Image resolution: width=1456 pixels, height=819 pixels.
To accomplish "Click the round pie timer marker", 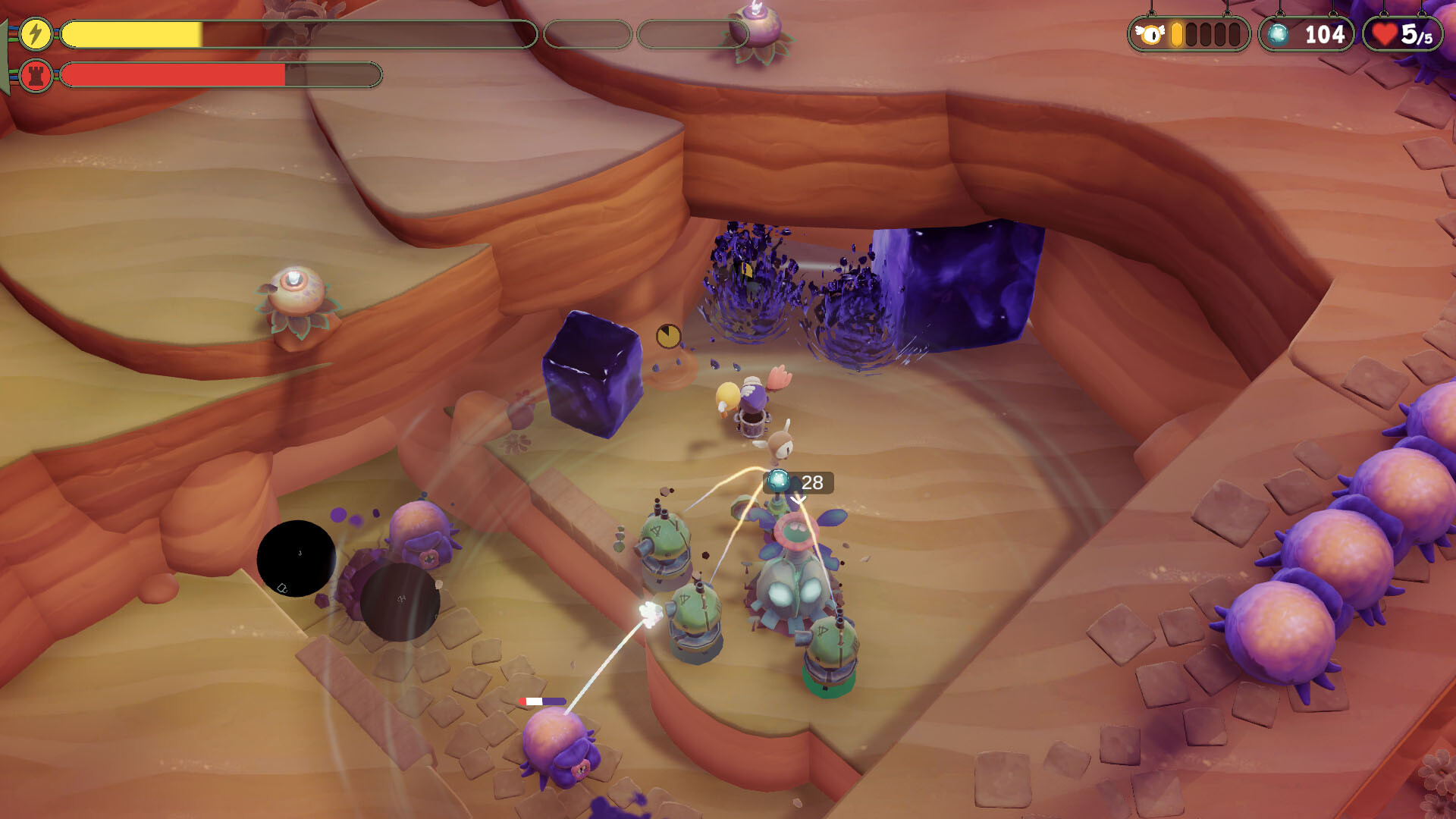I will click(x=668, y=336).
